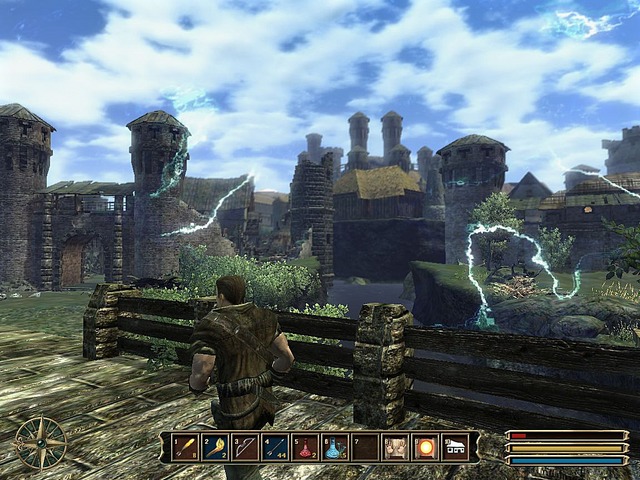Activate the glowing fire orb icon
The height and width of the screenshot is (480, 640).
pos(425,446)
